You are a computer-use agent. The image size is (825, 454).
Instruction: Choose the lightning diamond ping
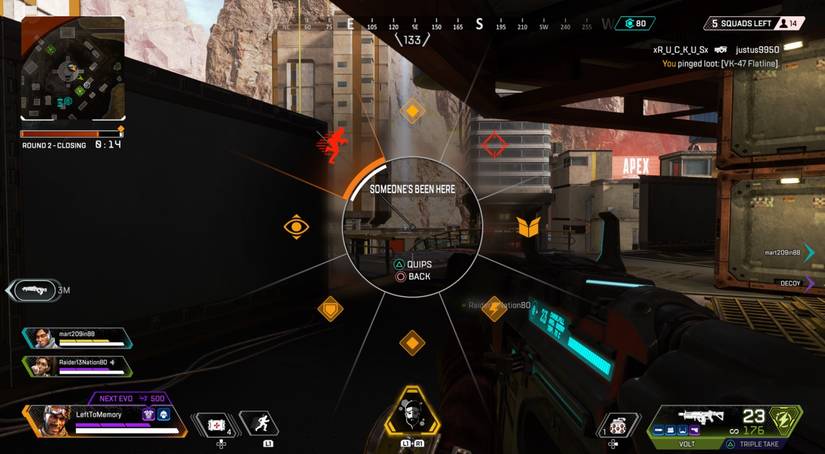(493, 308)
